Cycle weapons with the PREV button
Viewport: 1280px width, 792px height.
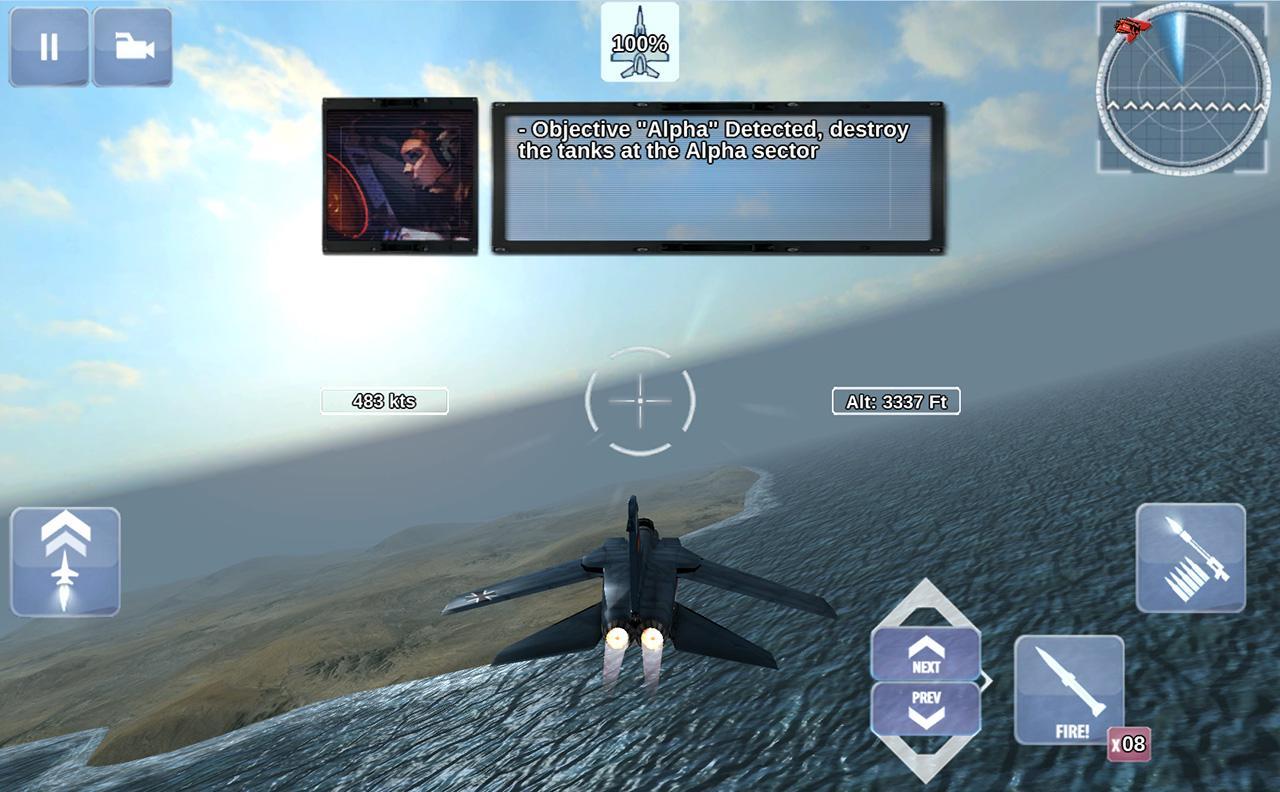(926, 707)
